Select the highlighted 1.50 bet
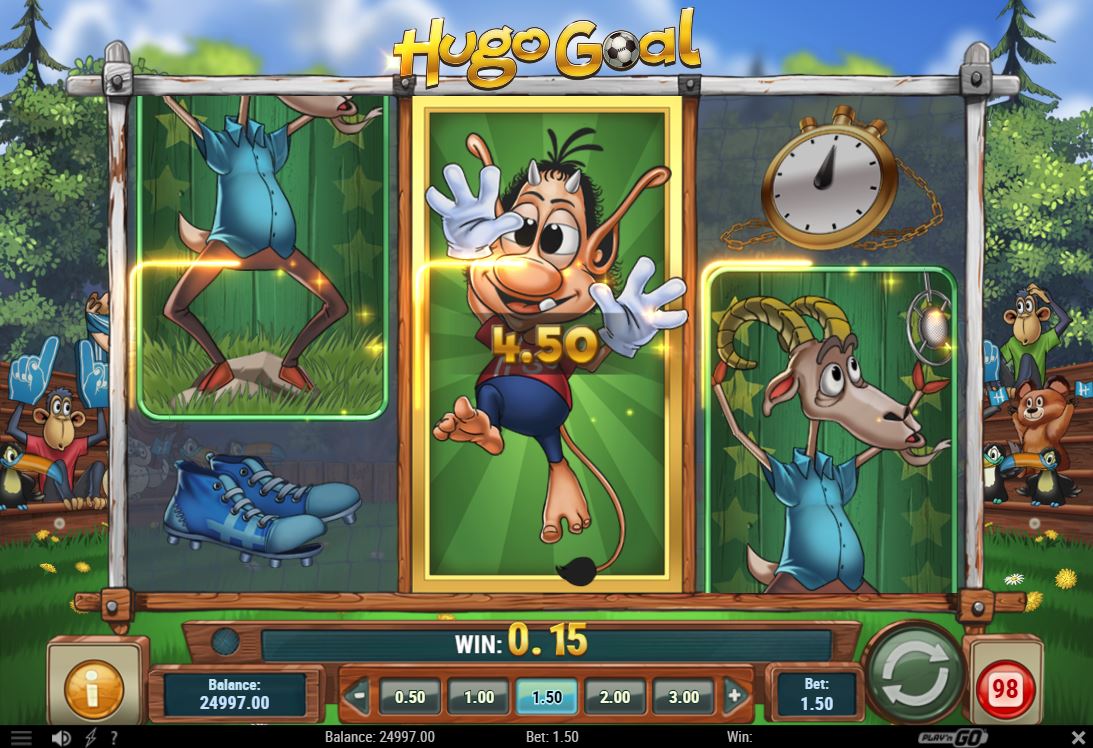 [547, 697]
